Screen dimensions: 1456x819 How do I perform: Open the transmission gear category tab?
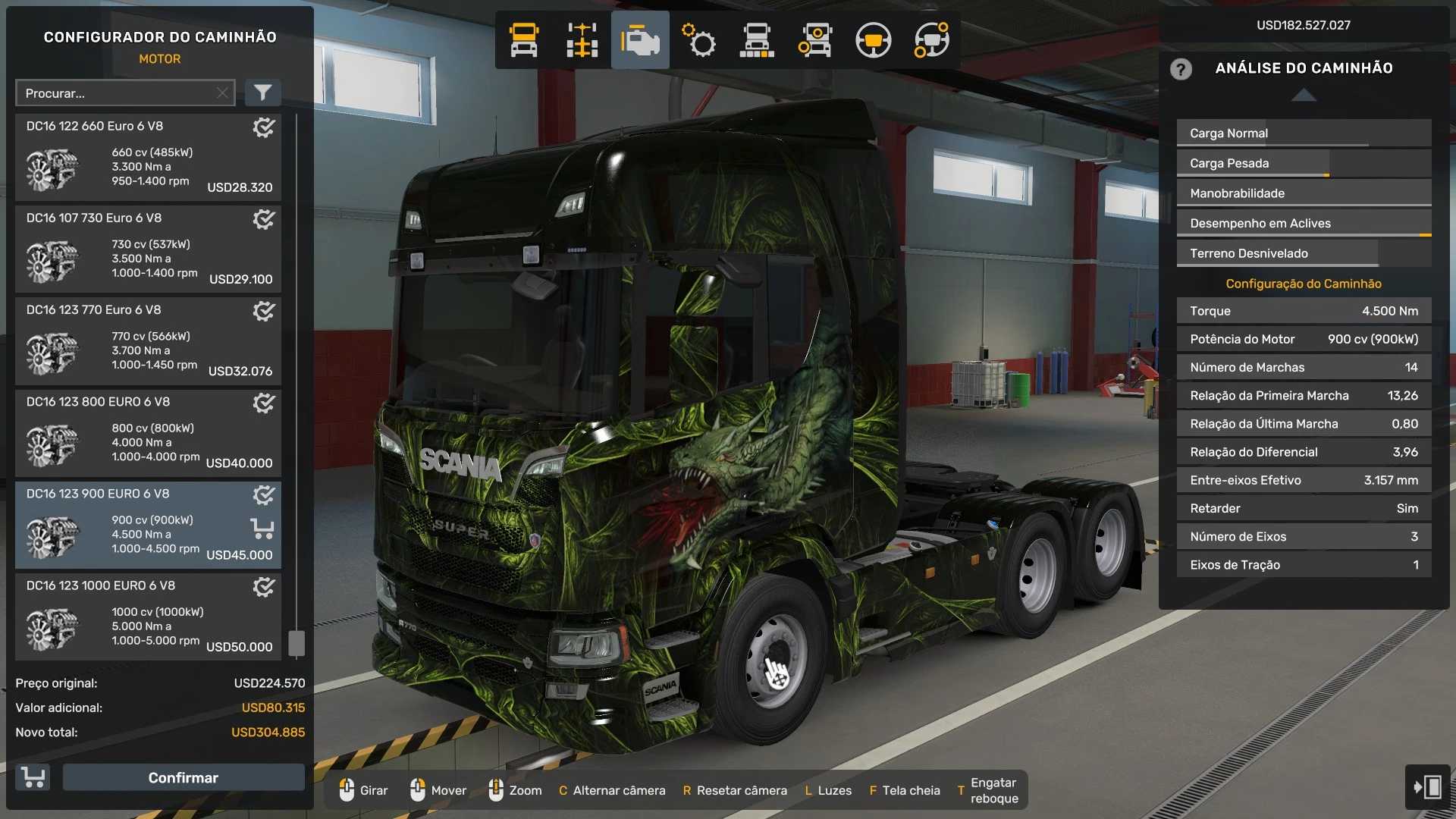coord(698,40)
